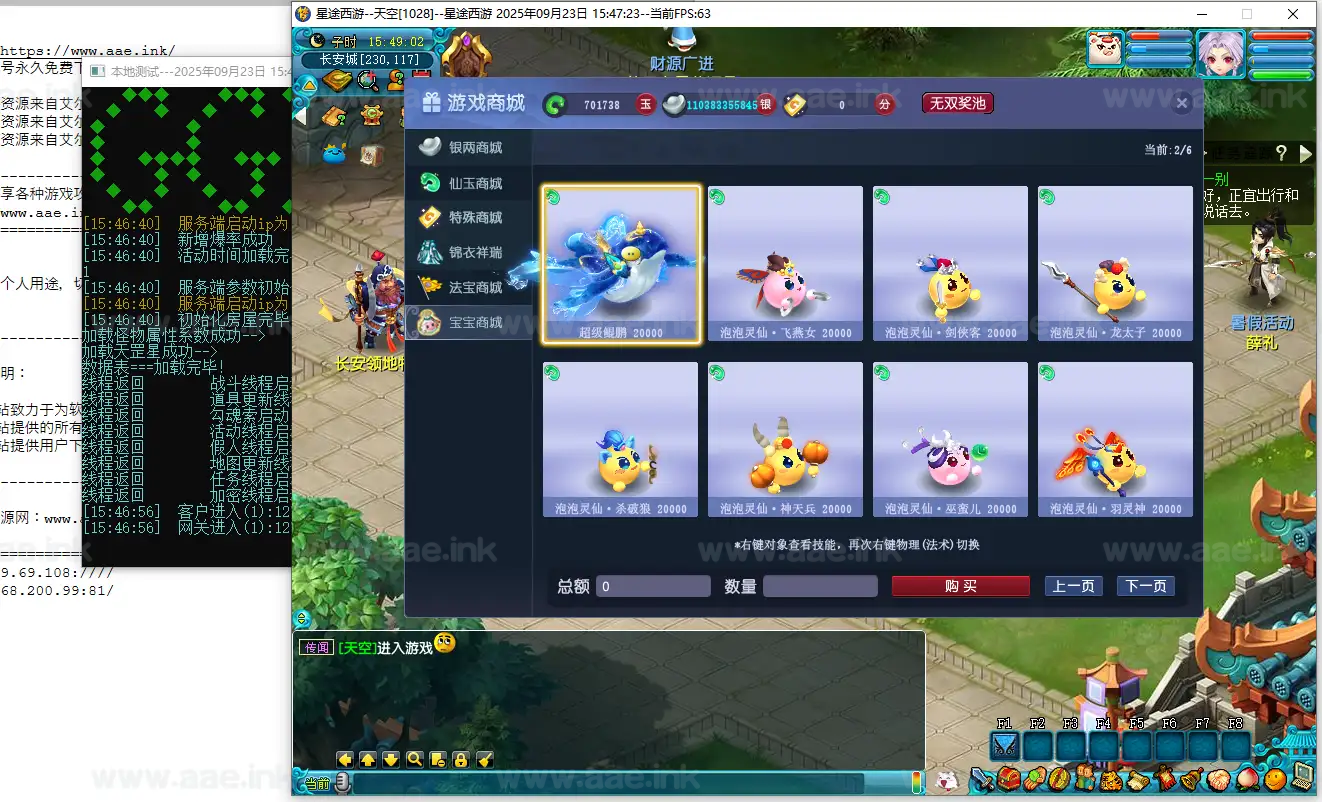This screenshot has width=1322, height=802.
Task: Select the 宝宝商城 category tab
Action: [x=473, y=322]
